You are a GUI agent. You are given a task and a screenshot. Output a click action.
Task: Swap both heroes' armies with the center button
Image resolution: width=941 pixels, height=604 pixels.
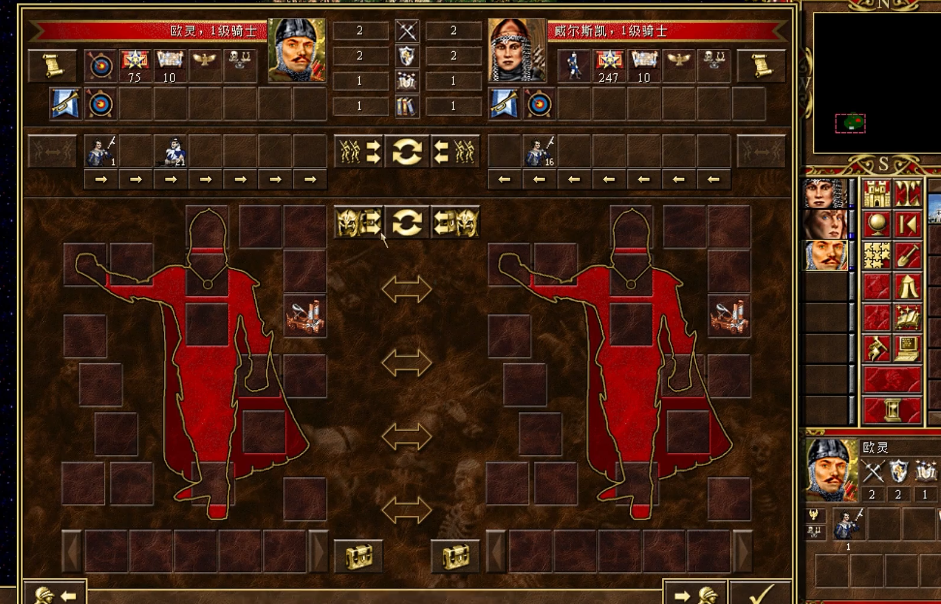point(406,152)
